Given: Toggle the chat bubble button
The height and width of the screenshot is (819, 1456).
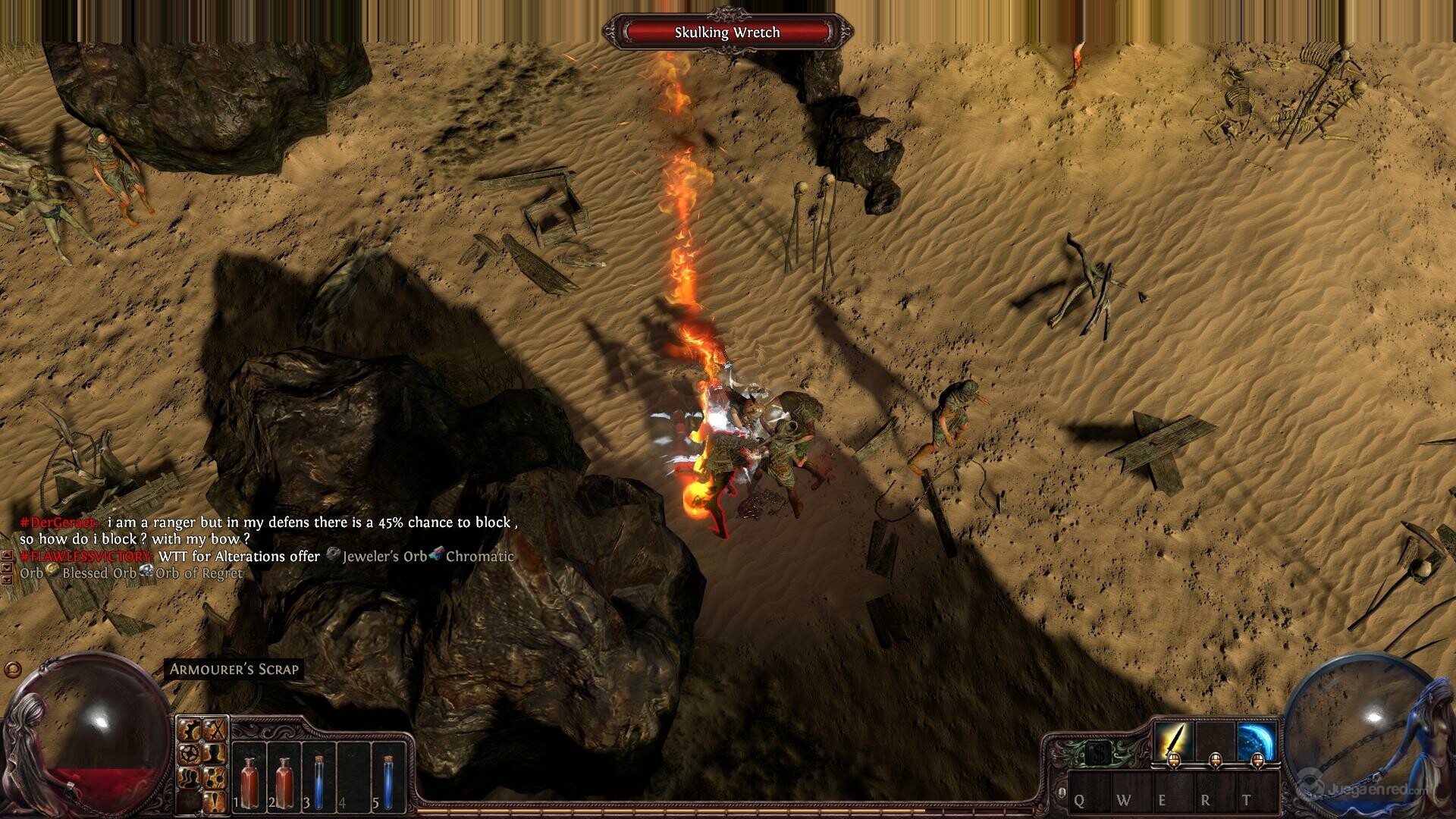Looking at the screenshot, I should pyautogui.click(x=11, y=670).
